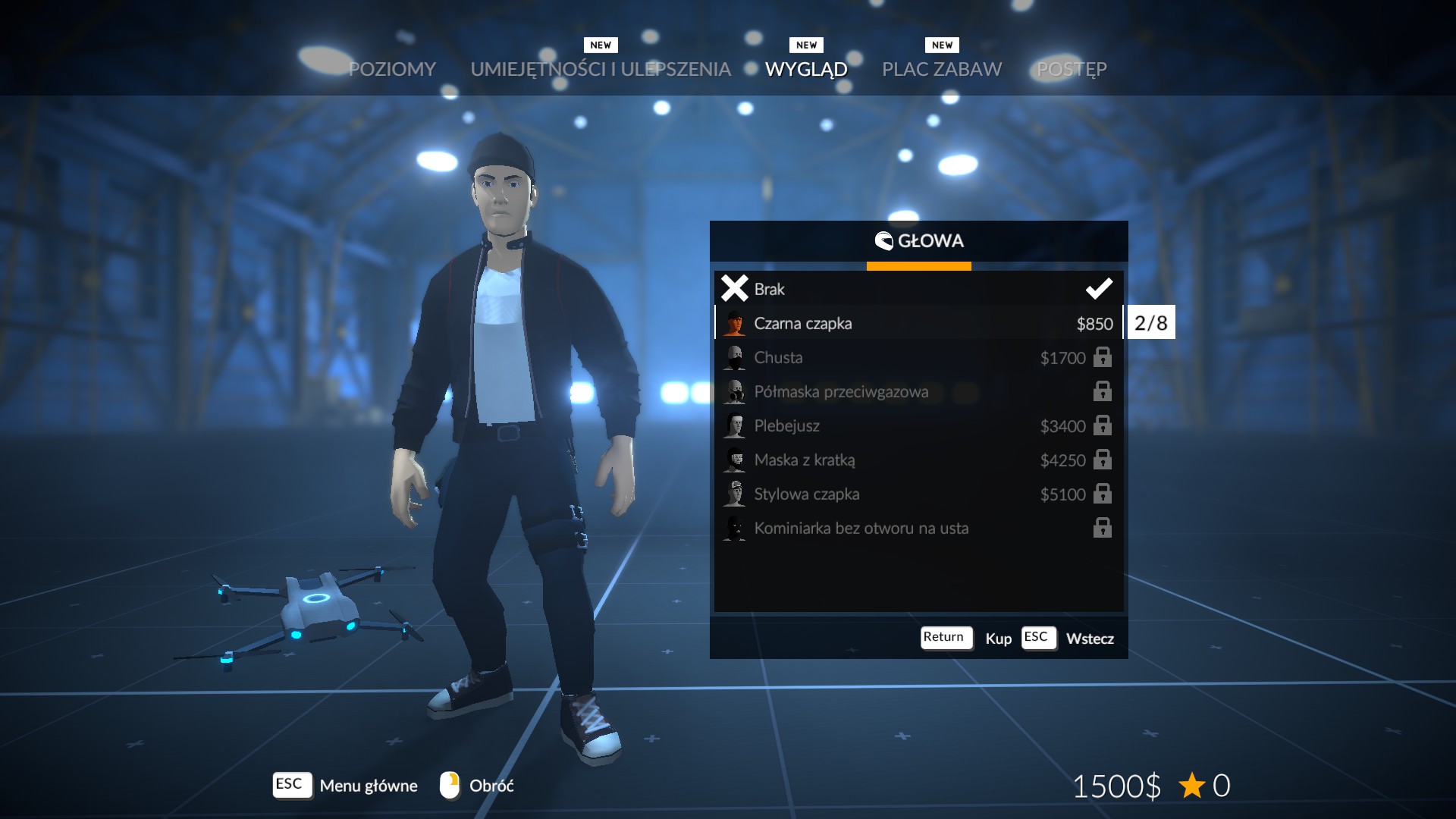Select Czarna czapka for $850
The image size is (1456, 819).
click(x=918, y=323)
